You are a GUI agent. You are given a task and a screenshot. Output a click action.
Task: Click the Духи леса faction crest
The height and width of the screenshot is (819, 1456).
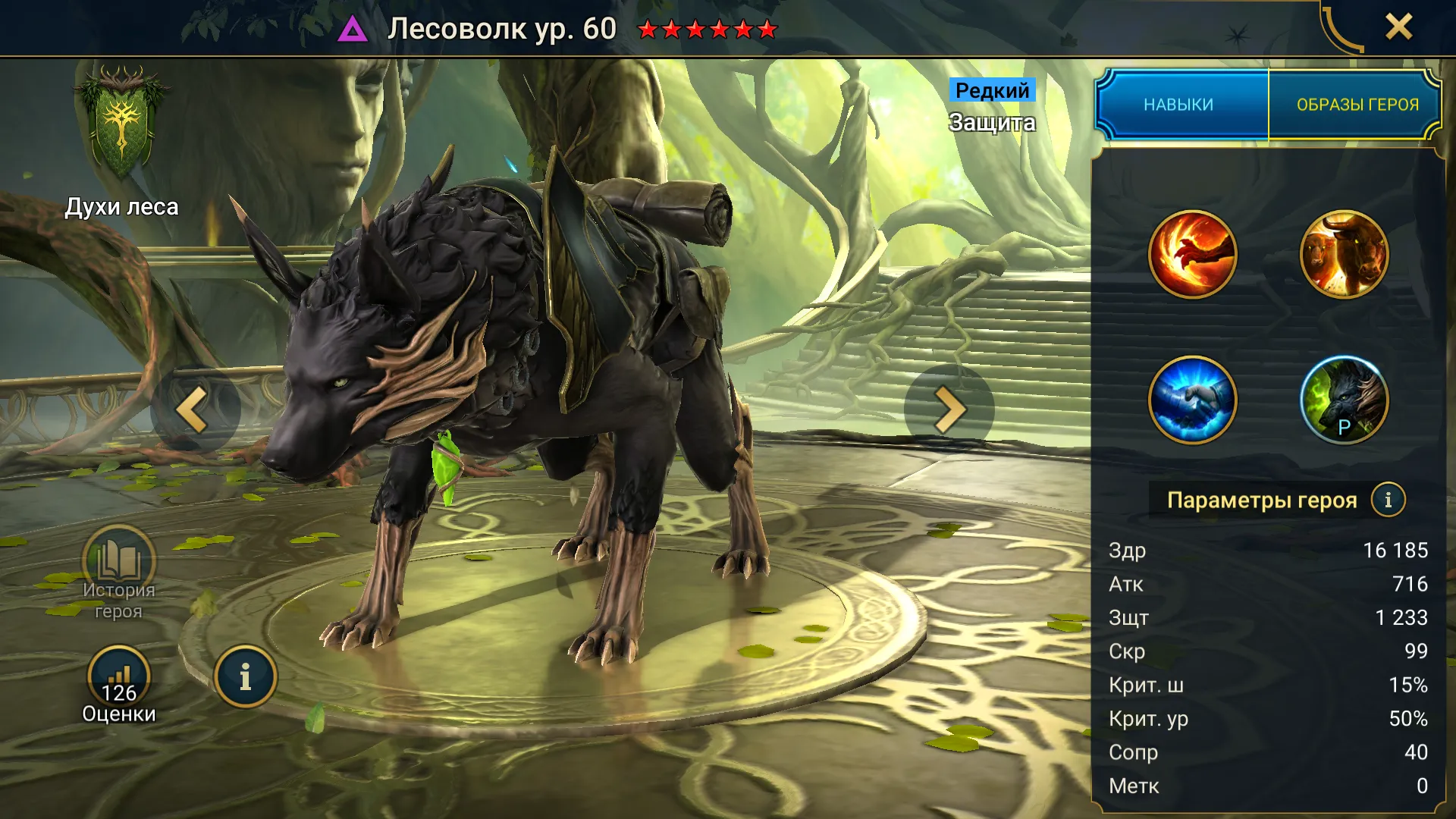click(x=121, y=125)
